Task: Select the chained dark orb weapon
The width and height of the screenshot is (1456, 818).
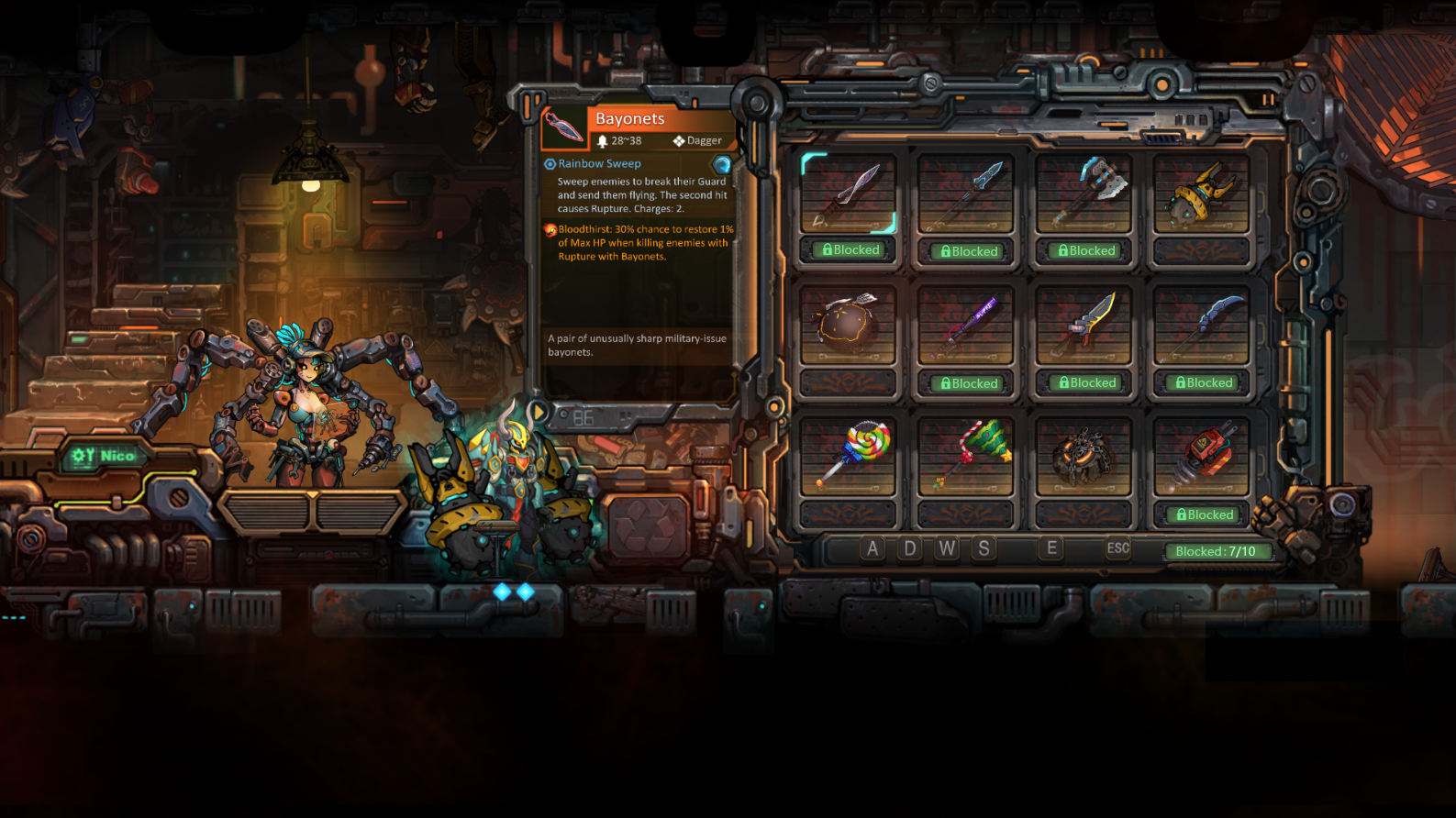Action: click(1084, 456)
